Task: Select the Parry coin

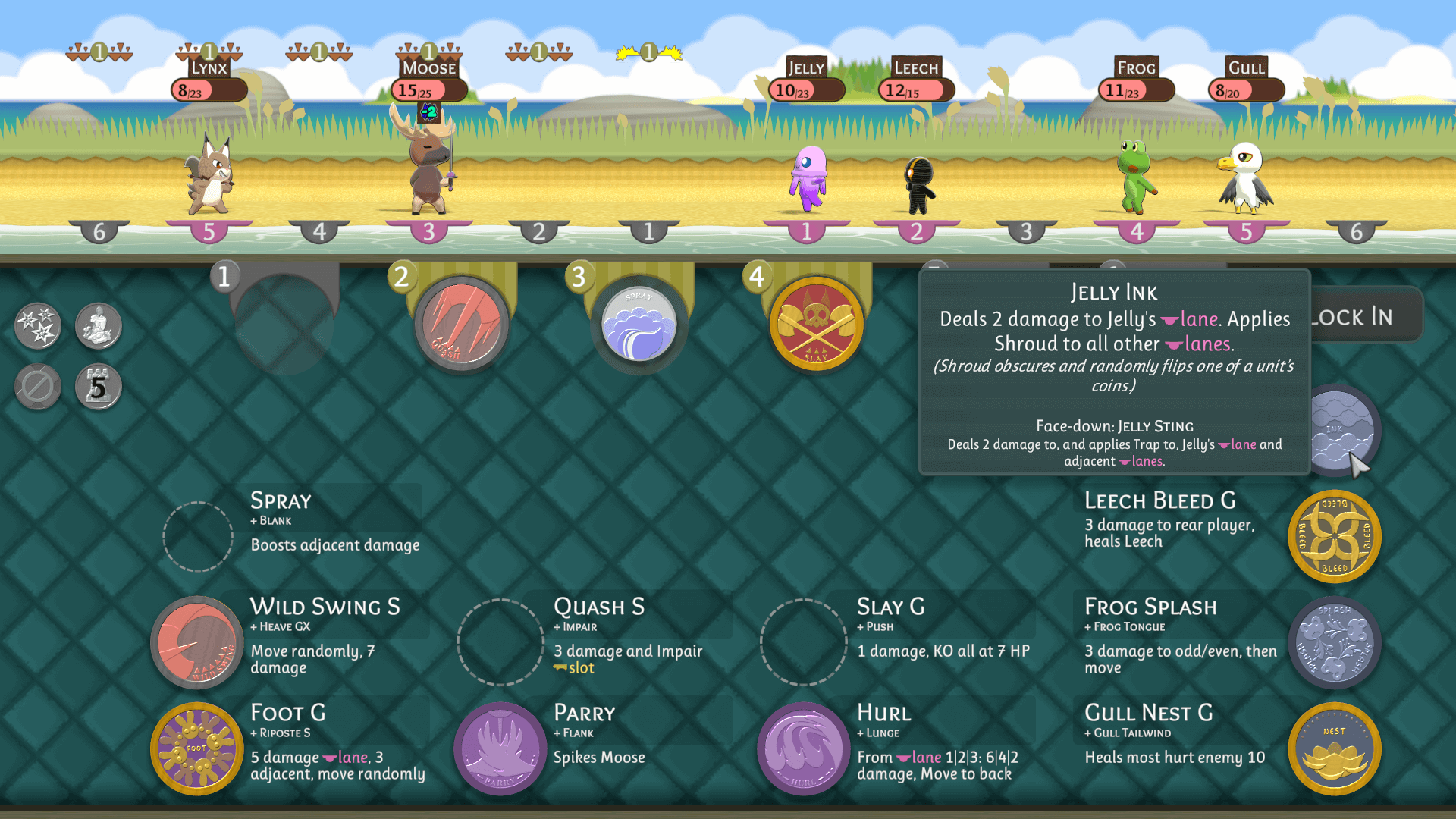Action: click(500, 748)
